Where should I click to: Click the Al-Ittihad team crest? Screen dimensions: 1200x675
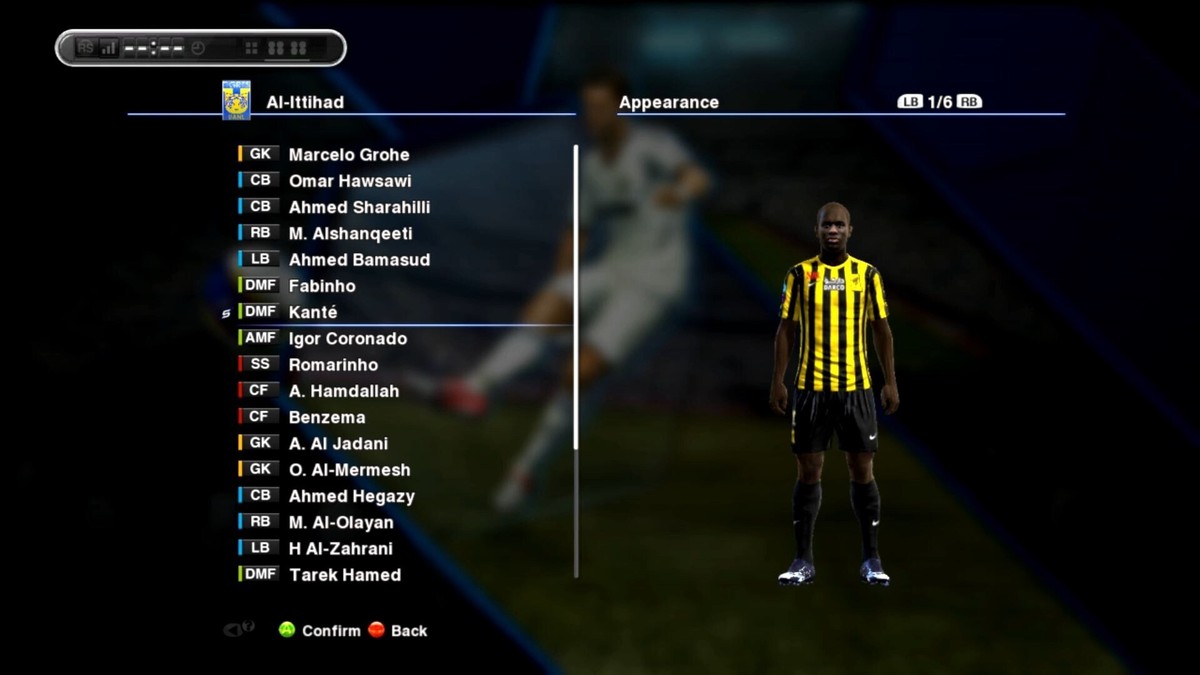point(236,101)
